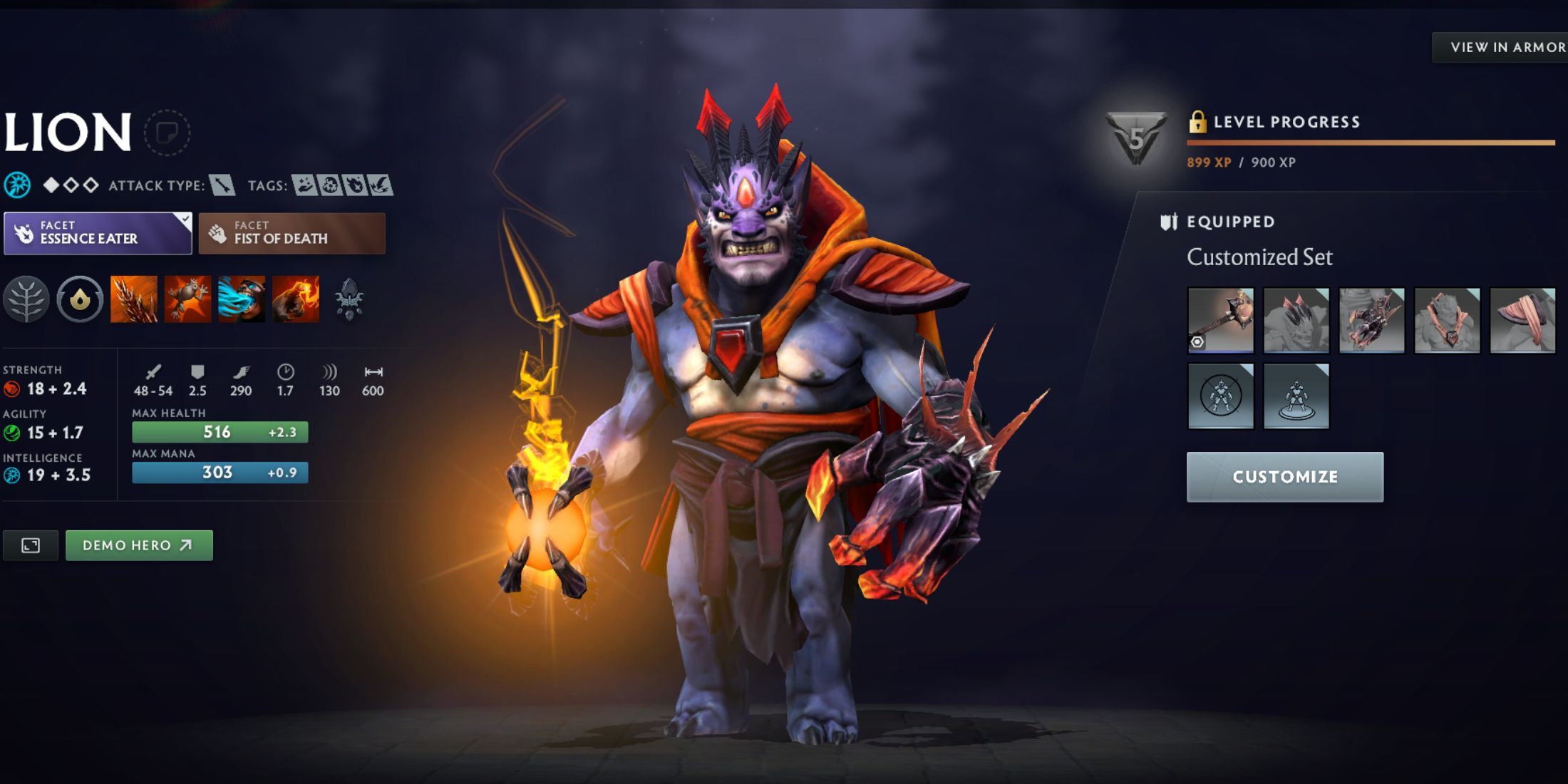
Task: Open the talent tree icon
Action: tap(26, 299)
